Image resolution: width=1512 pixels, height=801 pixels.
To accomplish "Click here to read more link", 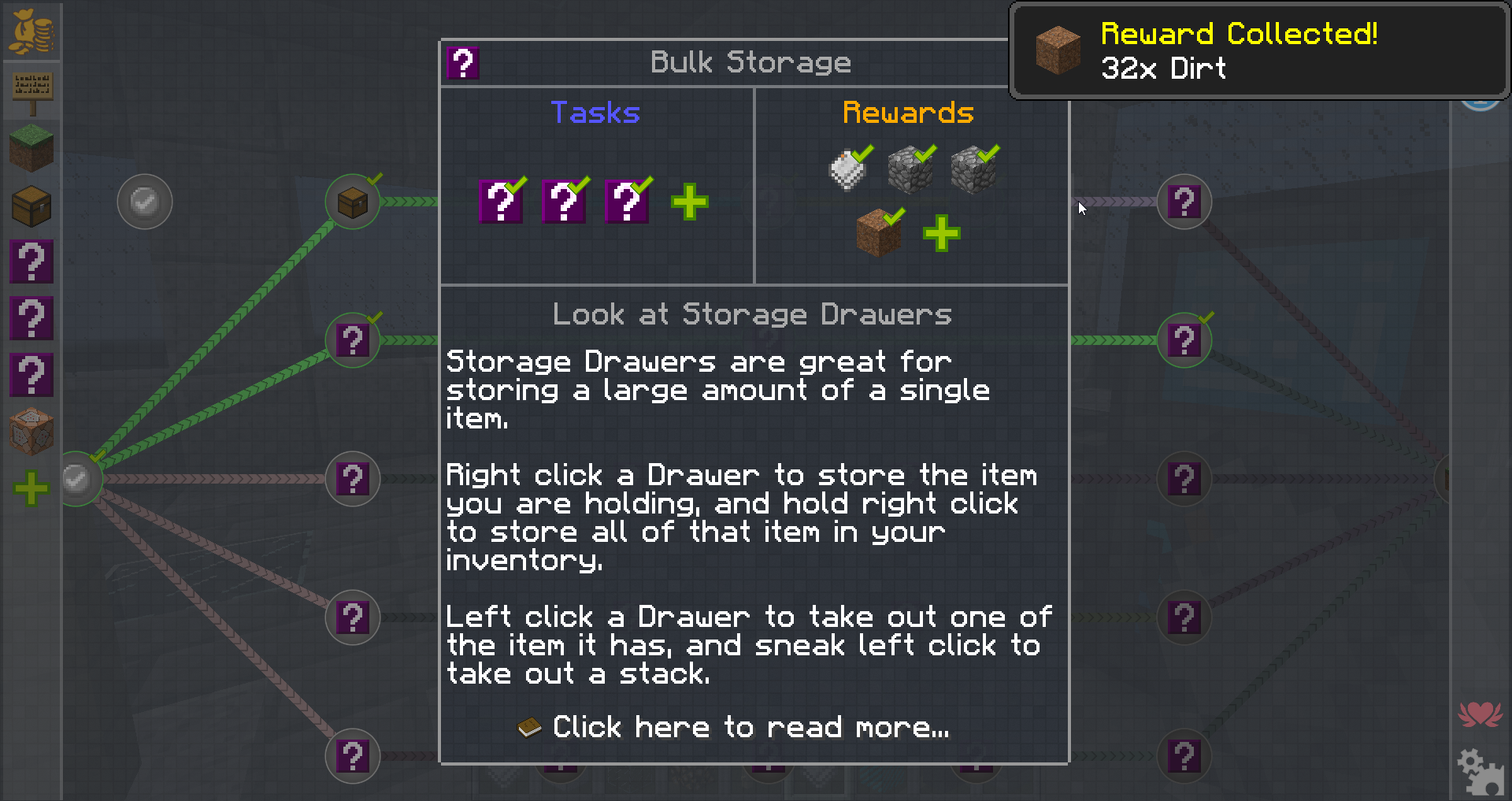I will pyautogui.click(x=750, y=727).
